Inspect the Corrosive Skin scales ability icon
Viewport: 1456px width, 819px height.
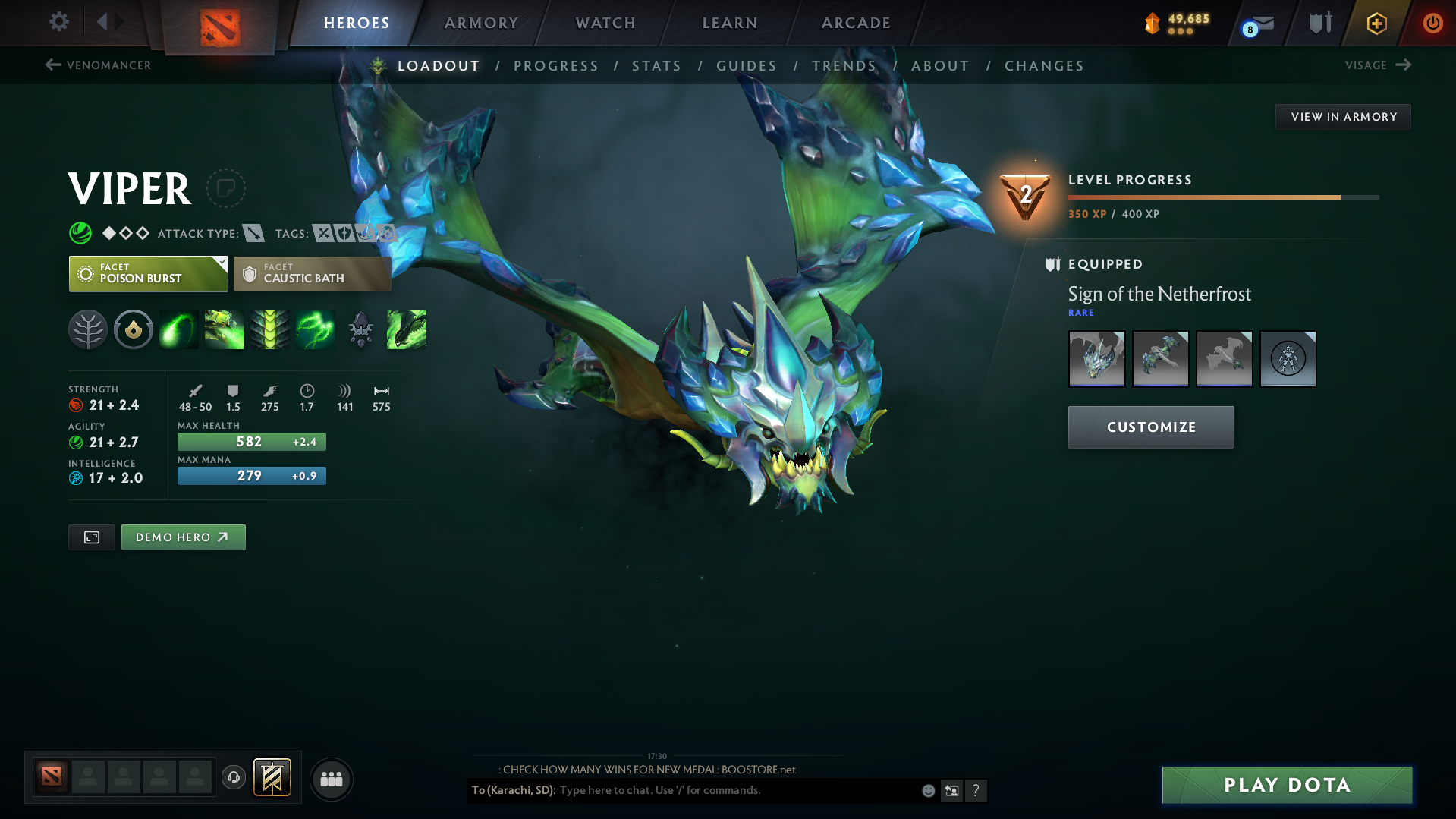(270, 329)
